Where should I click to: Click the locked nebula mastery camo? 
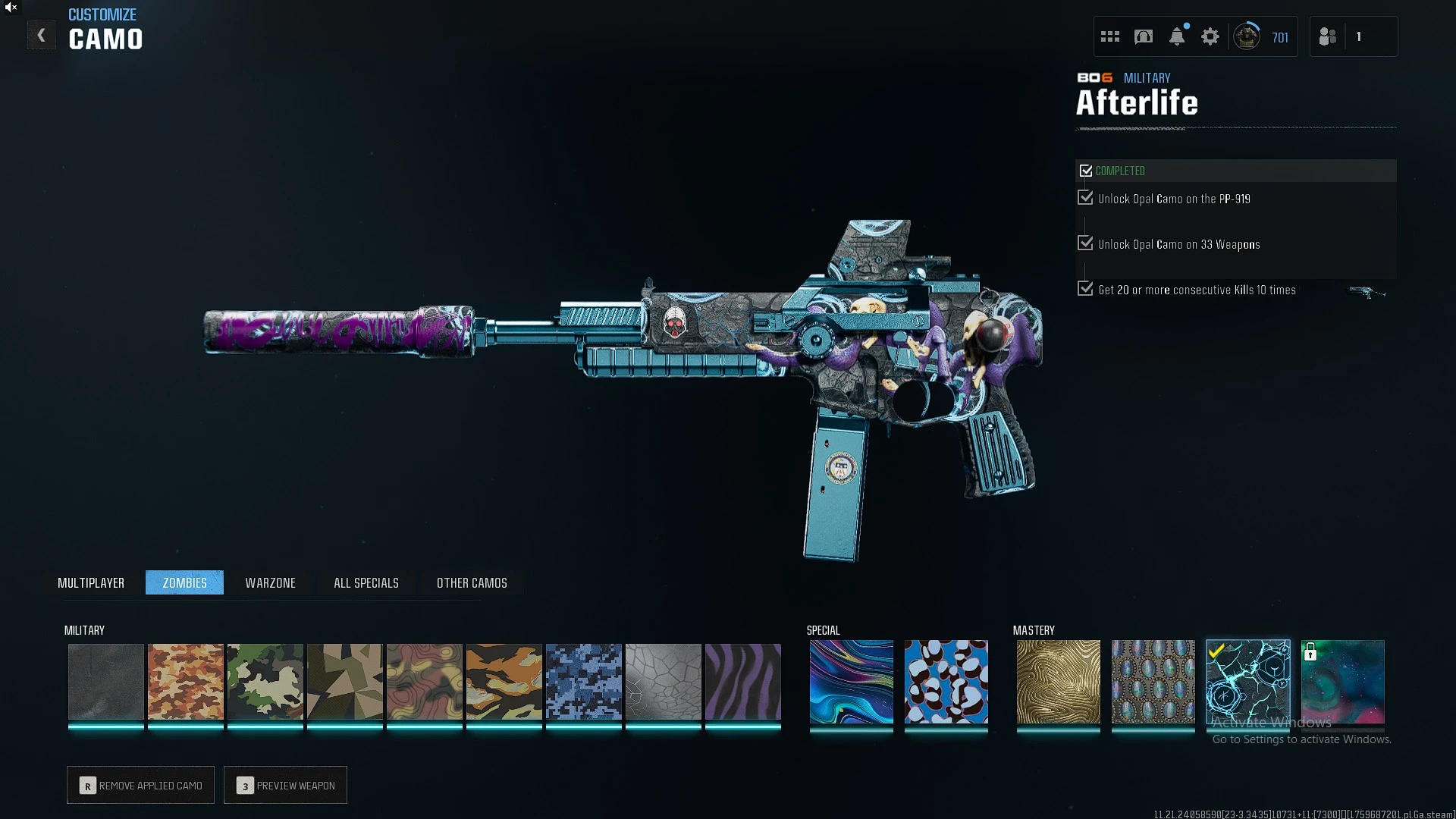[1342, 681]
